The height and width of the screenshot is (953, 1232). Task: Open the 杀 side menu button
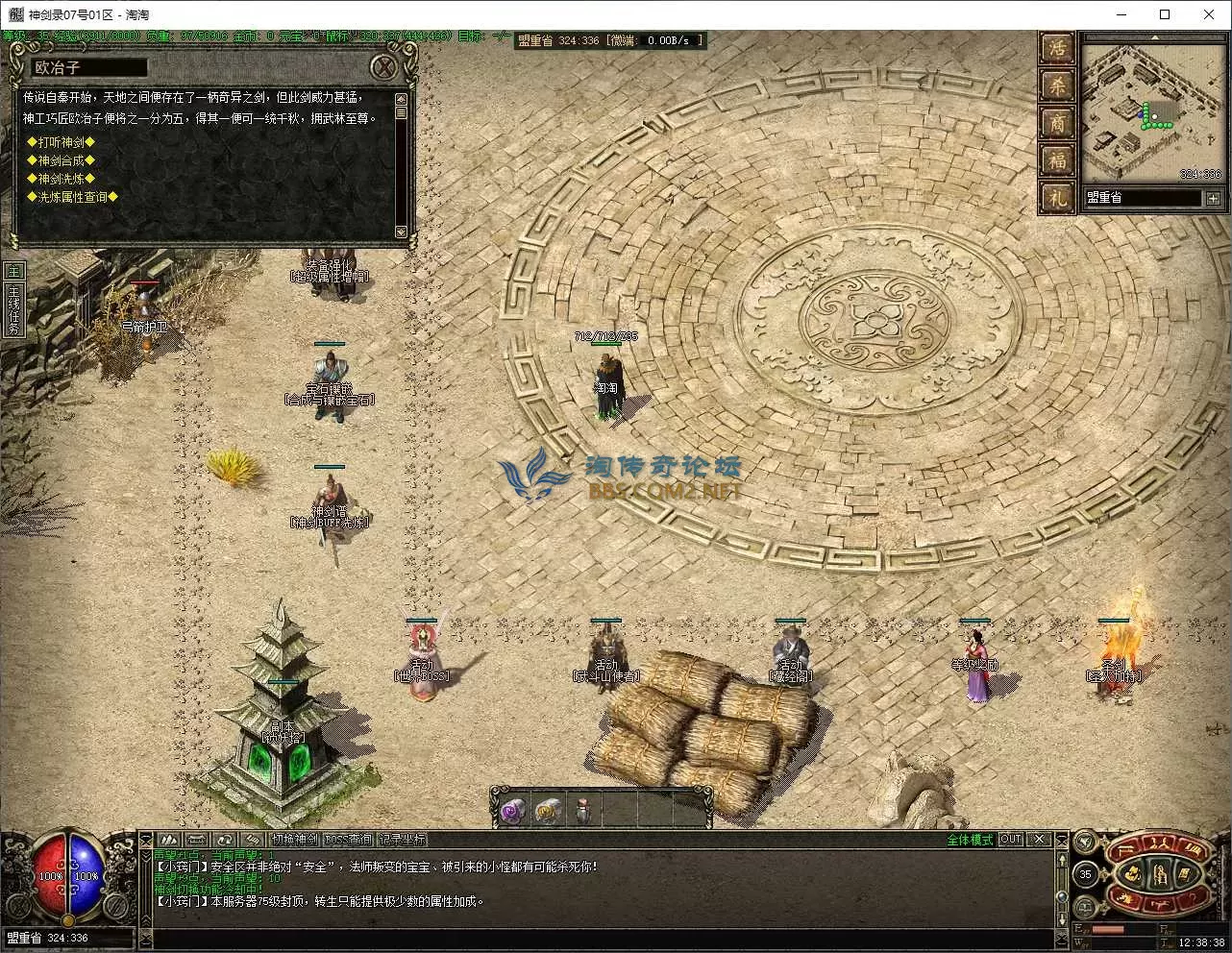pos(1057,86)
